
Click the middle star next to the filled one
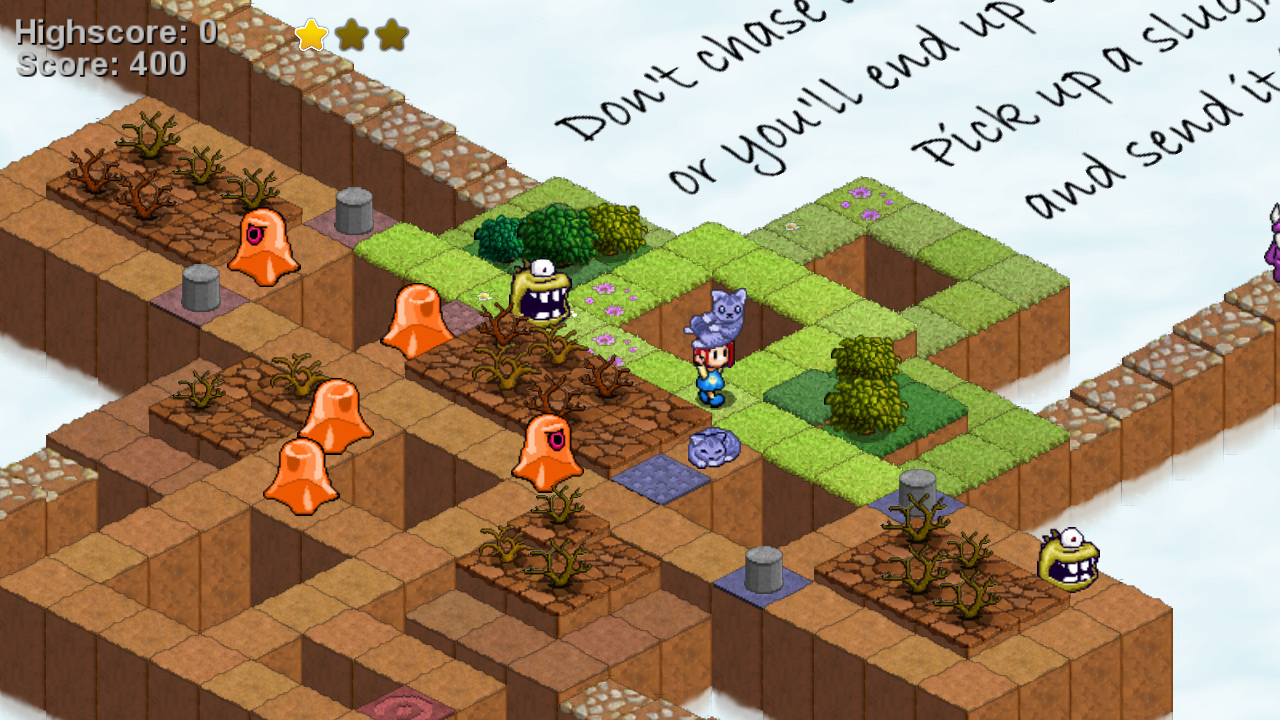click(x=352, y=35)
